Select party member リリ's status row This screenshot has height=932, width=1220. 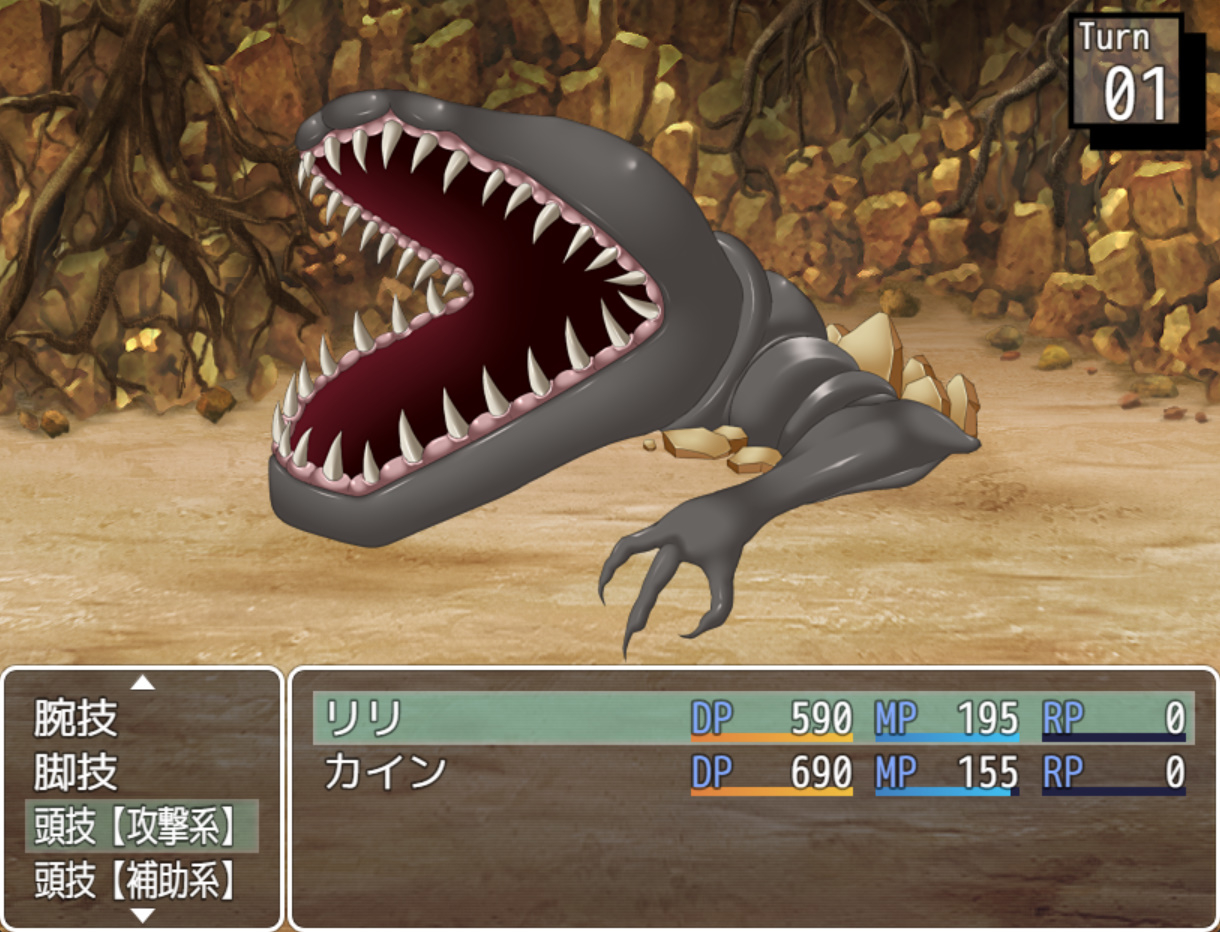point(752,718)
